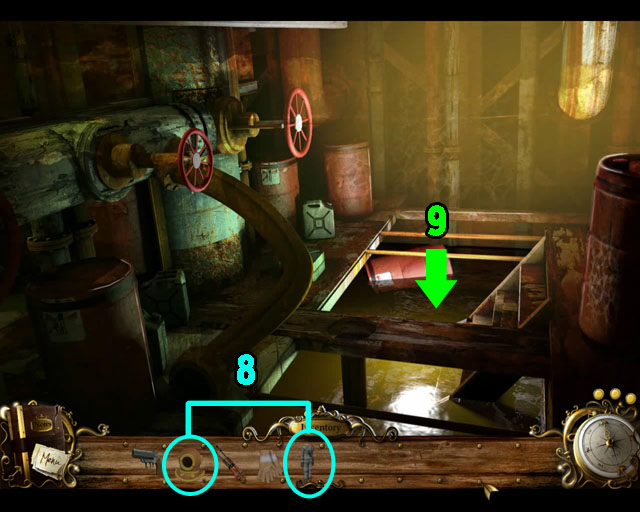Choose the gloves from inventory

pos(268,464)
